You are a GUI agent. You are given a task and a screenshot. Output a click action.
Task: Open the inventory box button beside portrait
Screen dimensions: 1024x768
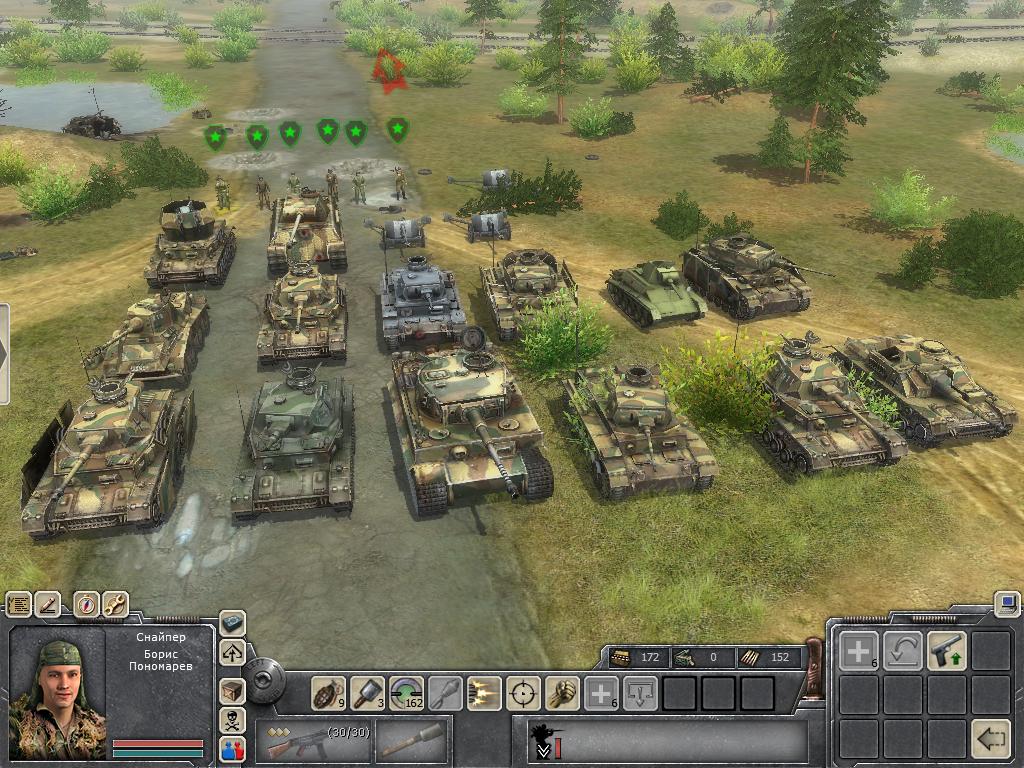[232, 623]
